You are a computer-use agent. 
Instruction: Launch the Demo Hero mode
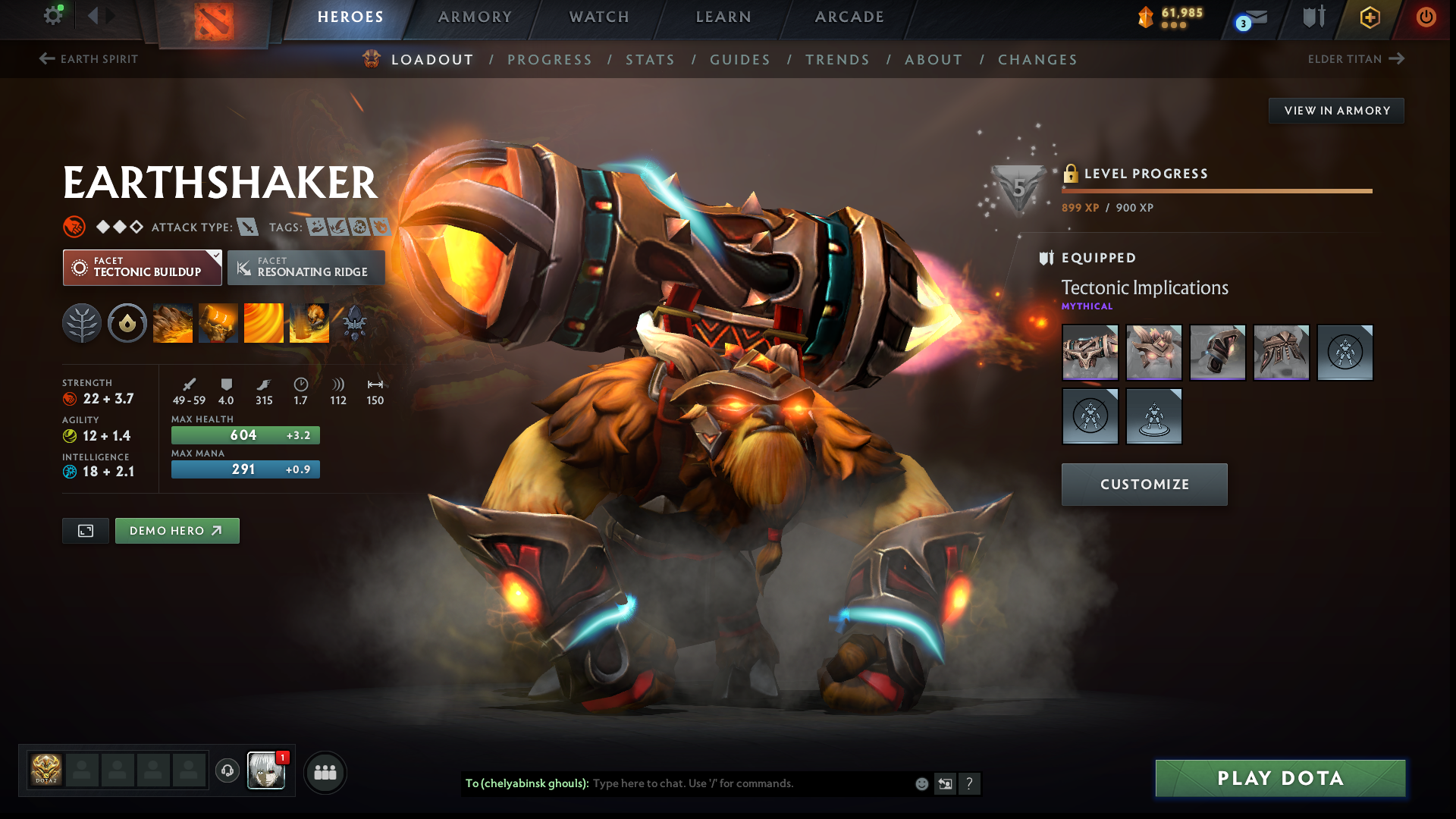click(x=177, y=531)
